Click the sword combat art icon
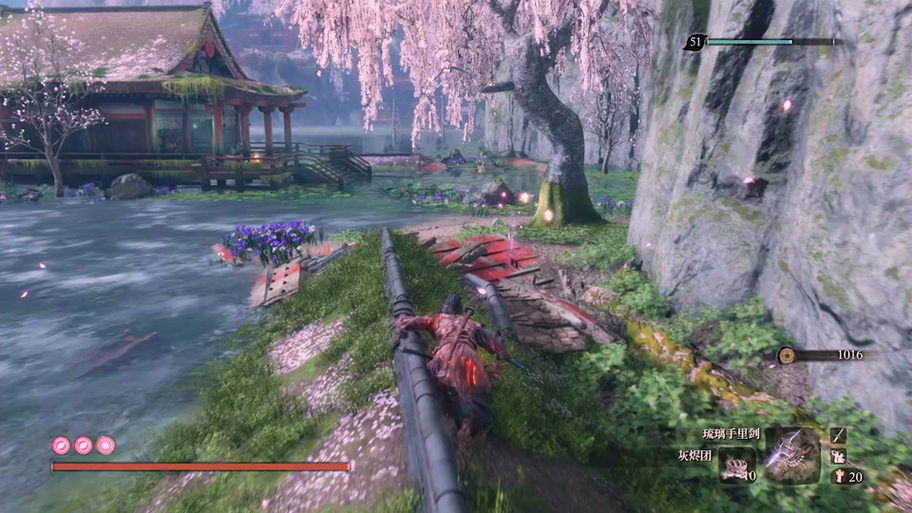Image resolution: width=912 pixels, height=513 pixels. click(838, 435)
